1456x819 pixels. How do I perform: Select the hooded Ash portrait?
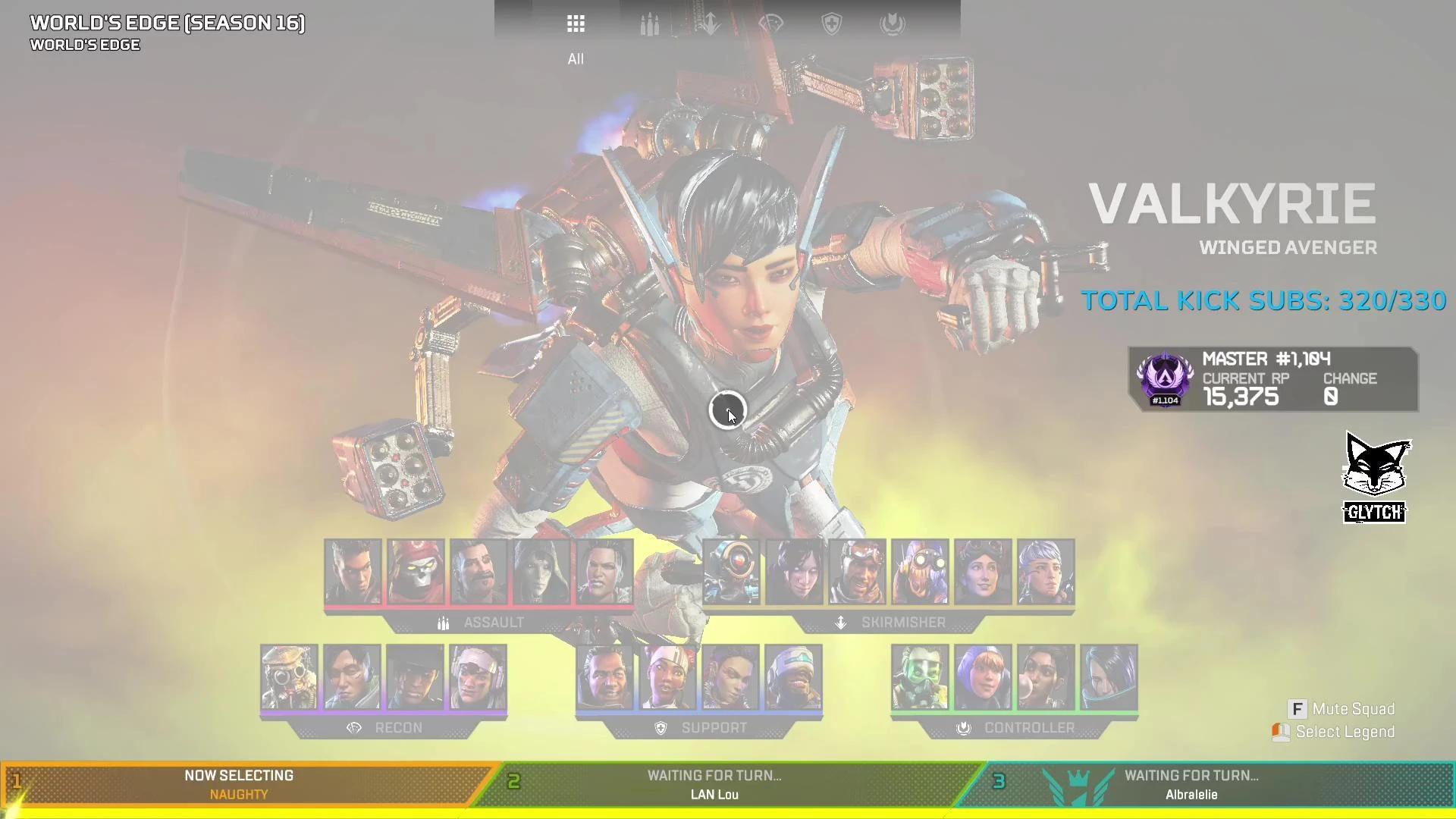pos(541,572)
